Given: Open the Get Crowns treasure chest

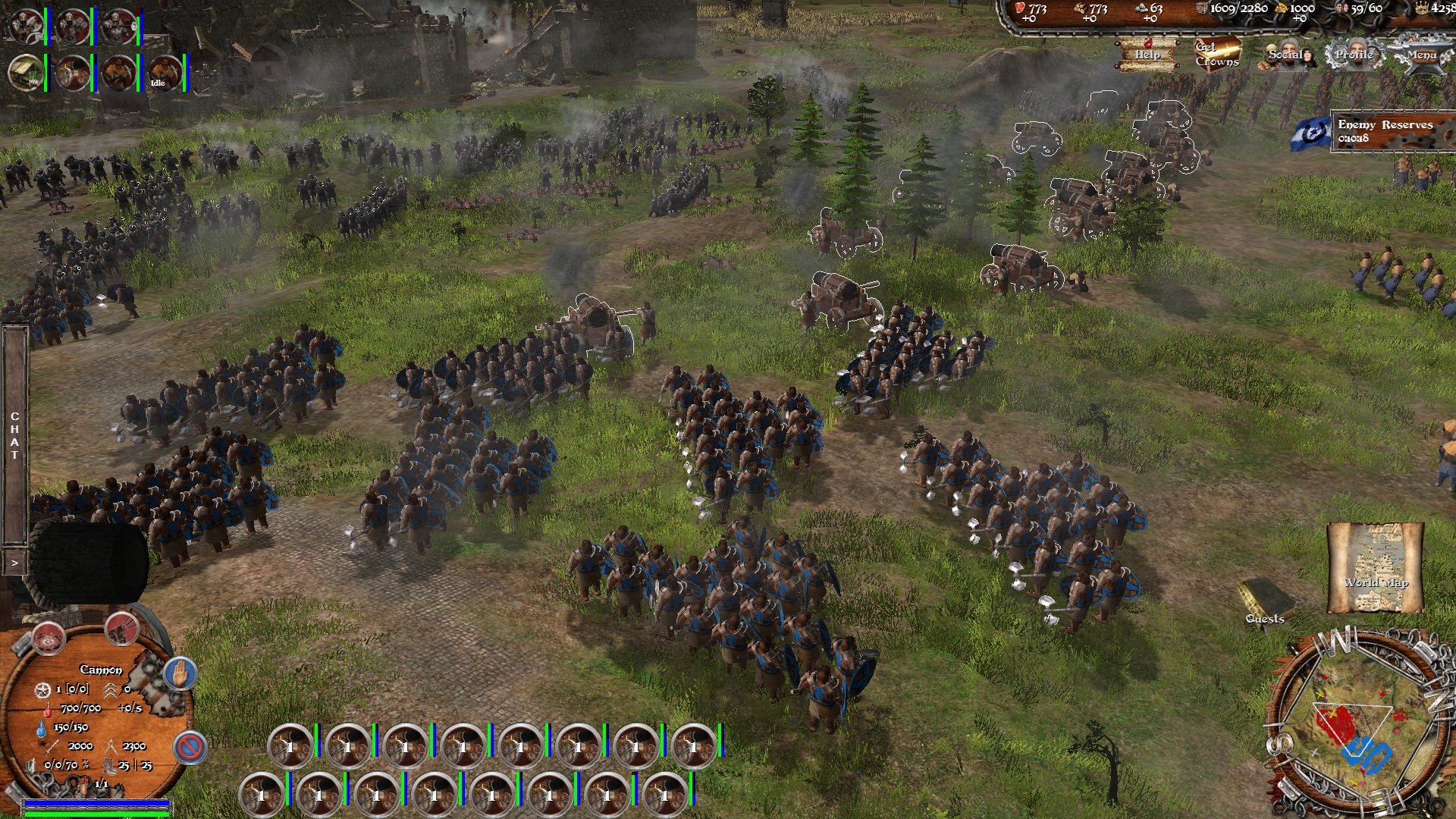Looking at the screenshot, I should pyautogui.click(x=1217, y=54).
